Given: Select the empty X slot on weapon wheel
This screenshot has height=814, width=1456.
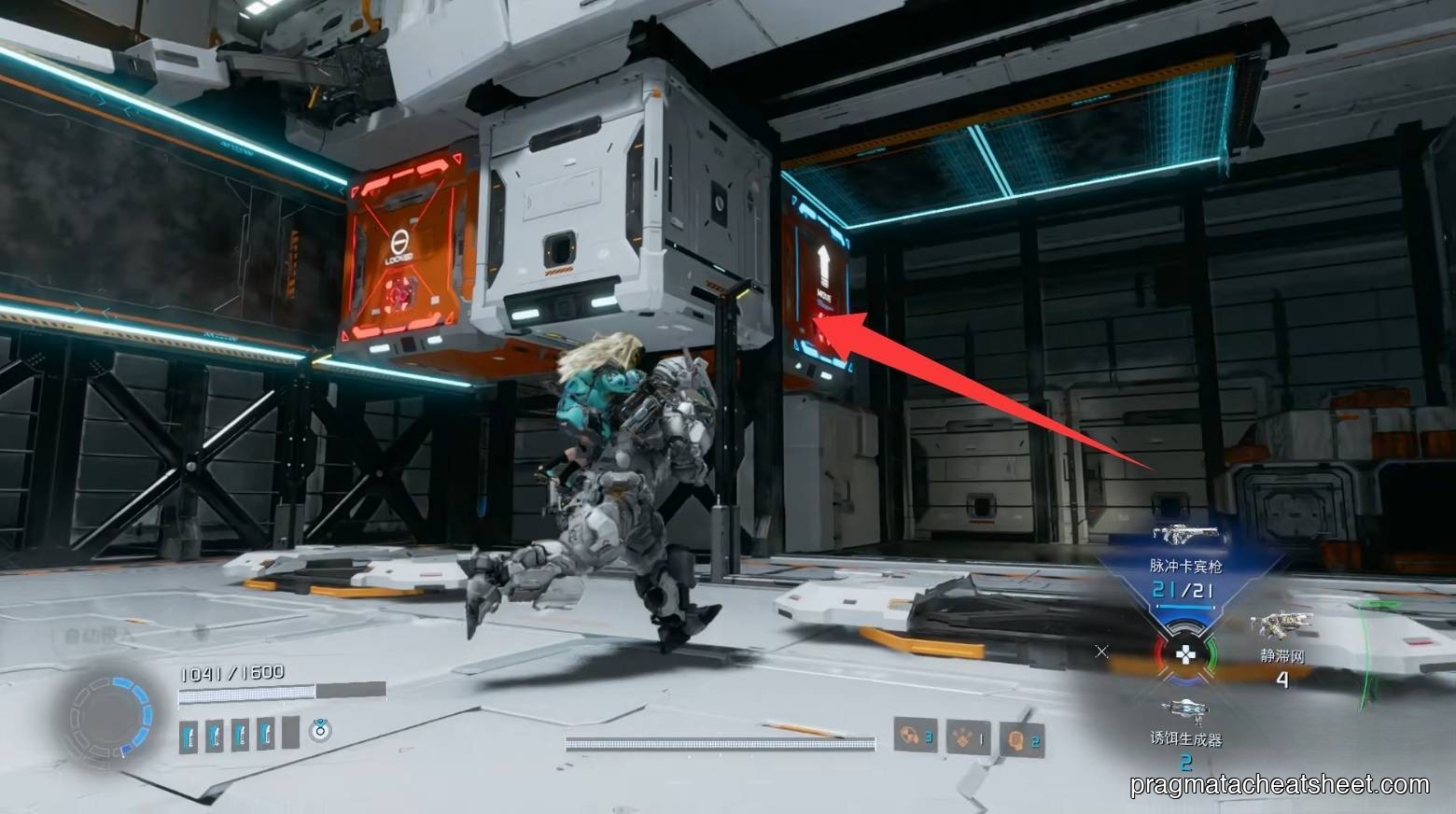Looking at the screenshot, I should coord(1102,652).
